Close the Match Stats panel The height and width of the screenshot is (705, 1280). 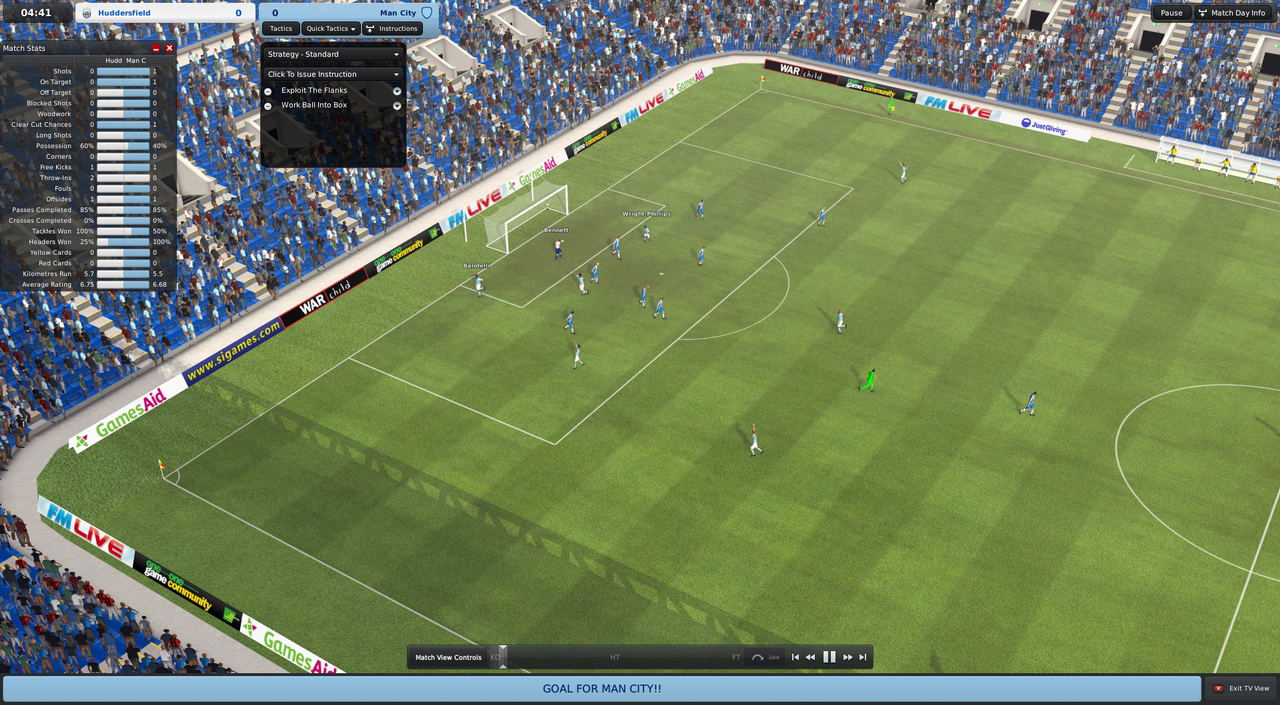(x=169, y=48)
